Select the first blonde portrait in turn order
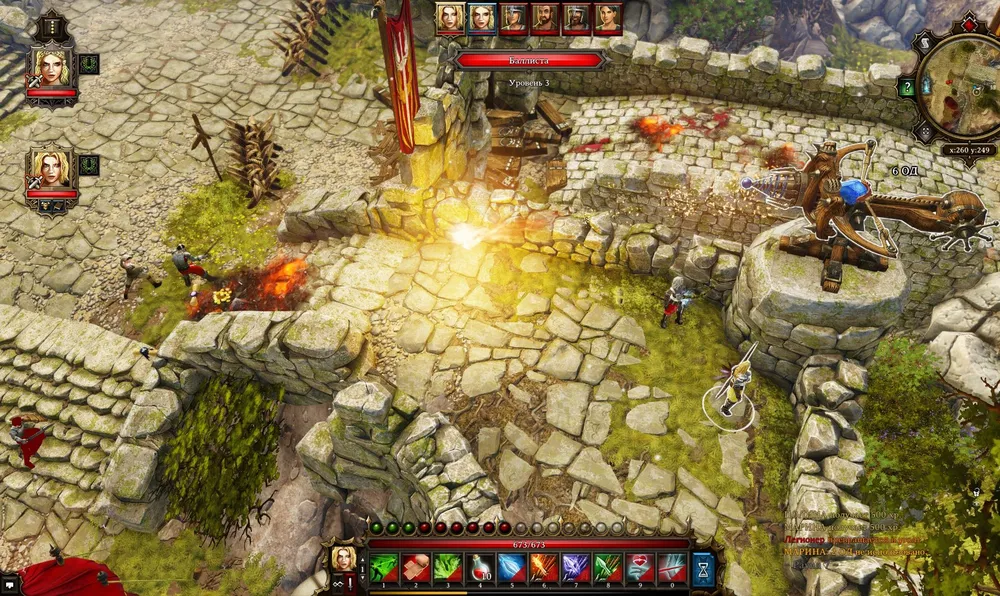 (450, 17)
